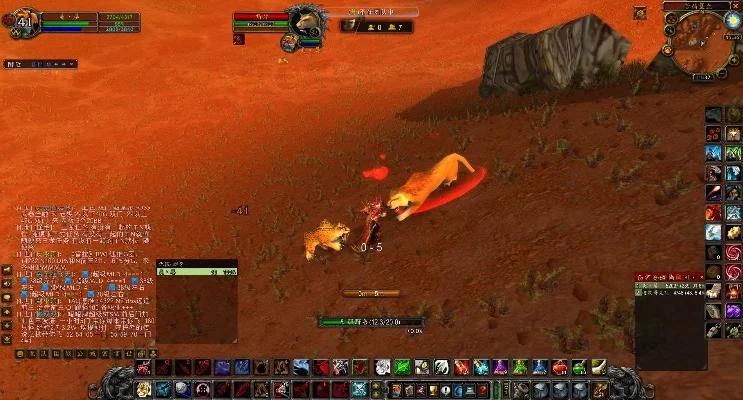Screen dimensions: 743x400
Task: Click the target-of-target small portrait
Action: click(x=289, y=41)
